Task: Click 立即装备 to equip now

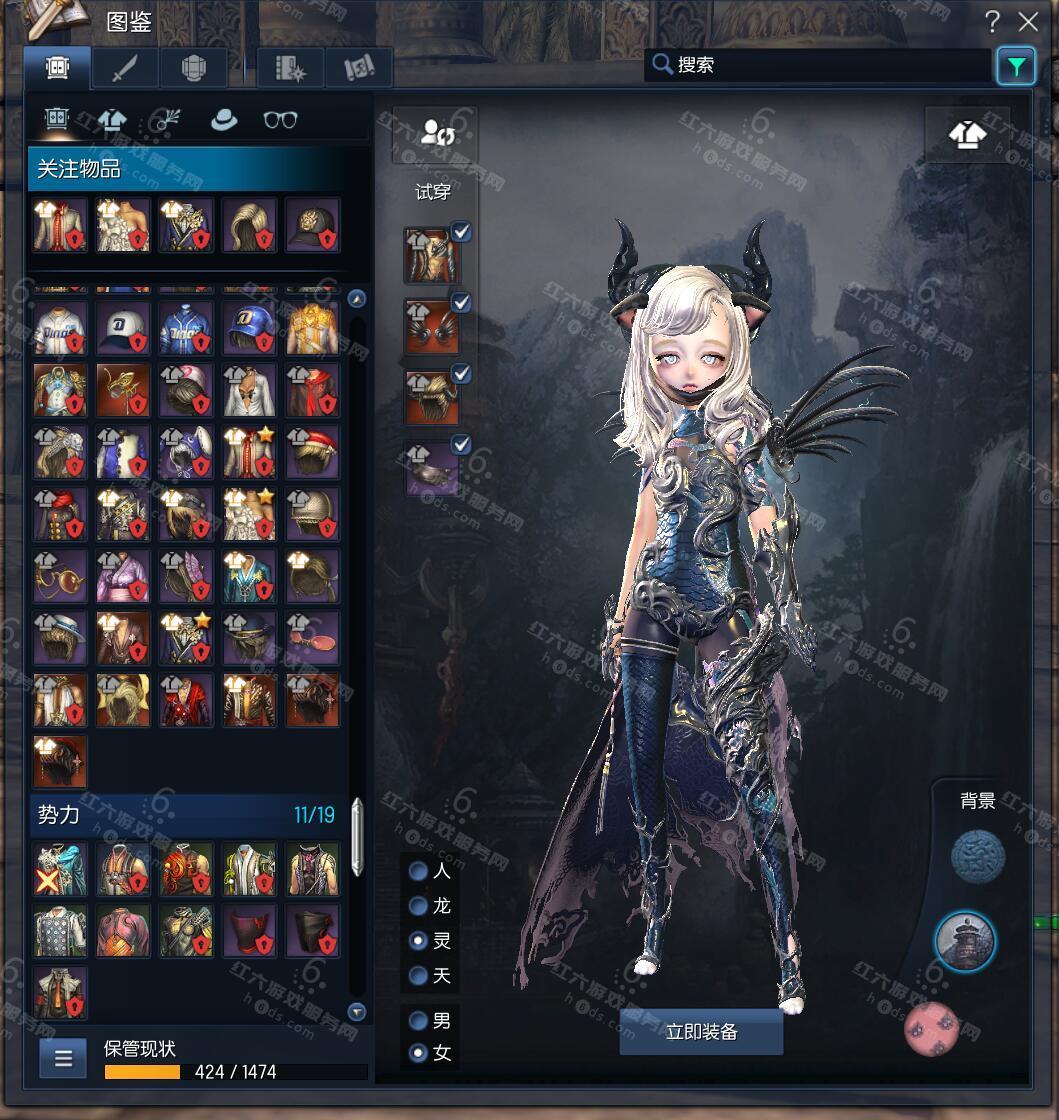Action: pyautogui.click(x=701, y=1032)
